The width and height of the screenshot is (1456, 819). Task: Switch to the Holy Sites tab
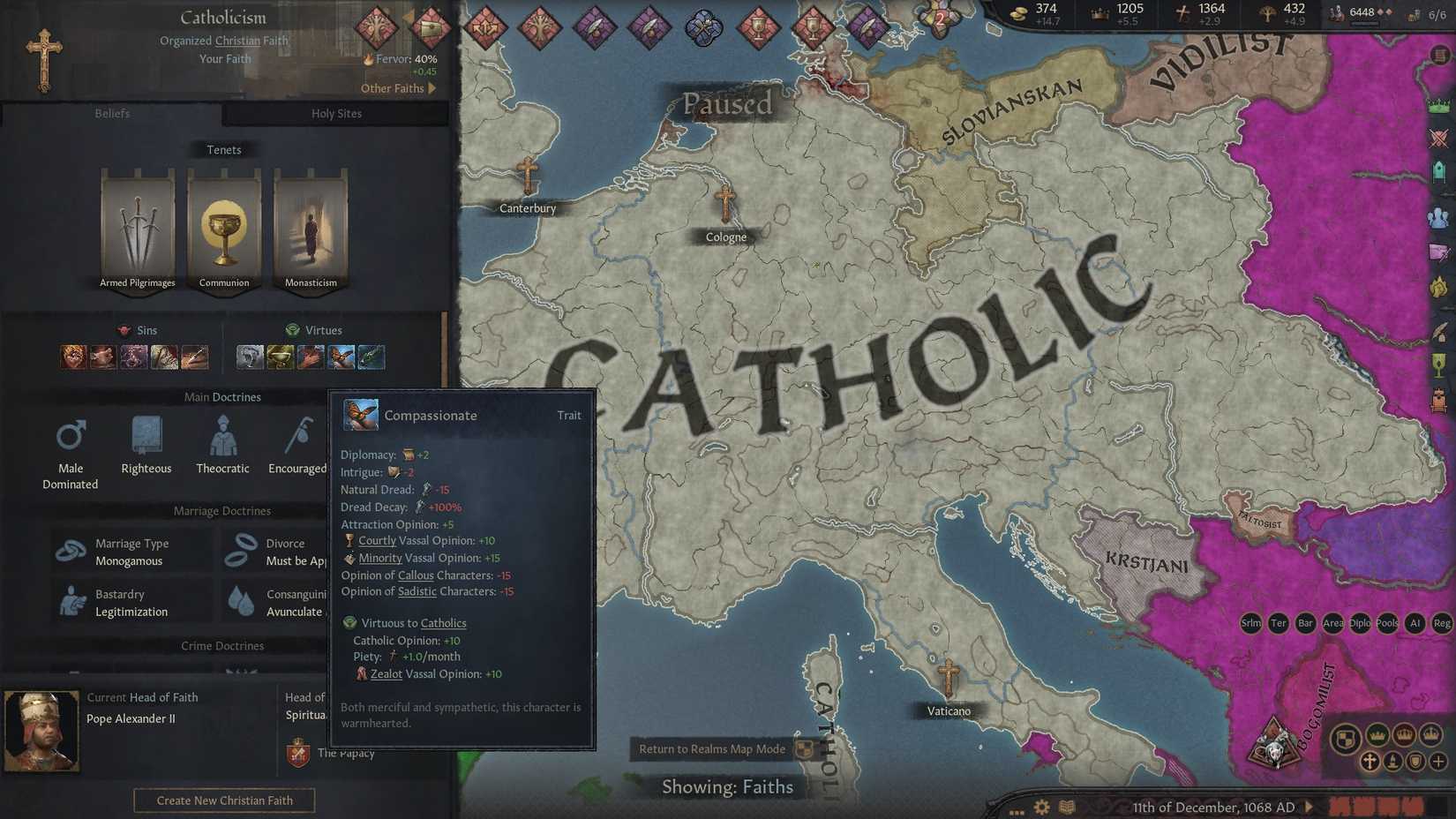coord(335,114)
